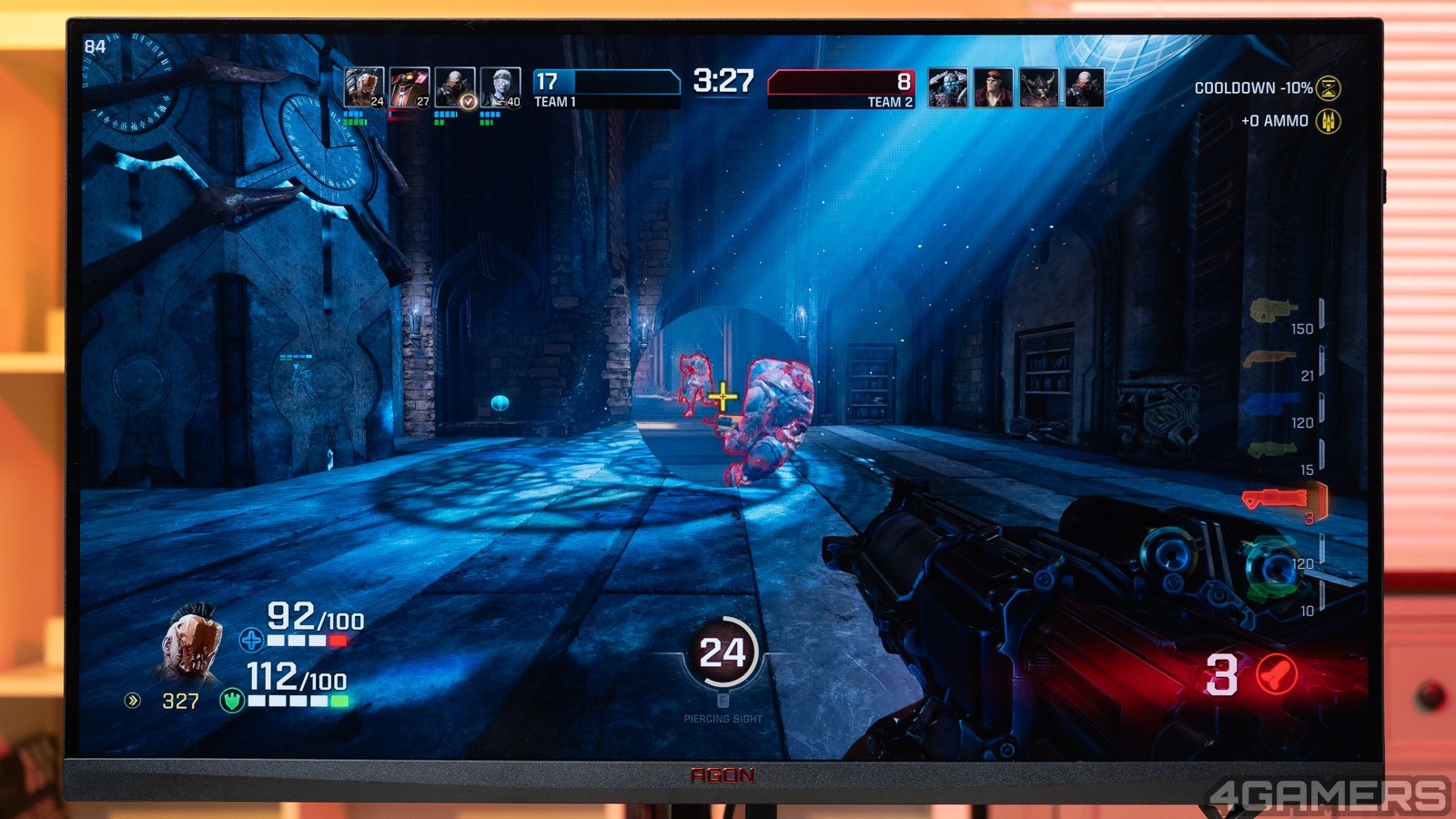Click the Cooldown -10% hourglass icon
The width and height of the screenshot is (1456, 819).
pyautogui.click(x=1329, y=88)
